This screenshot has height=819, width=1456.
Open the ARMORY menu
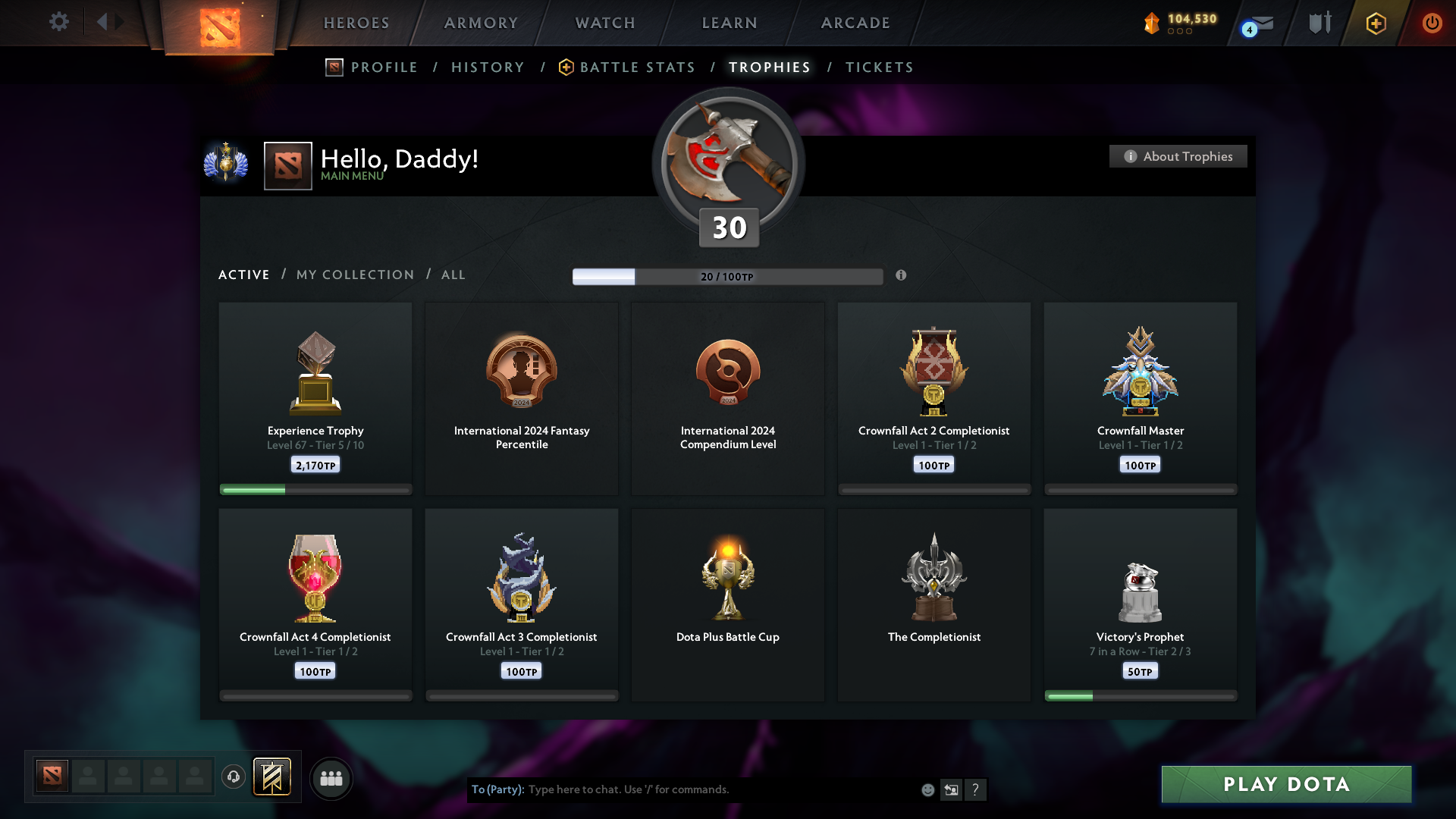pyautogui.click(x=481, y=23)
